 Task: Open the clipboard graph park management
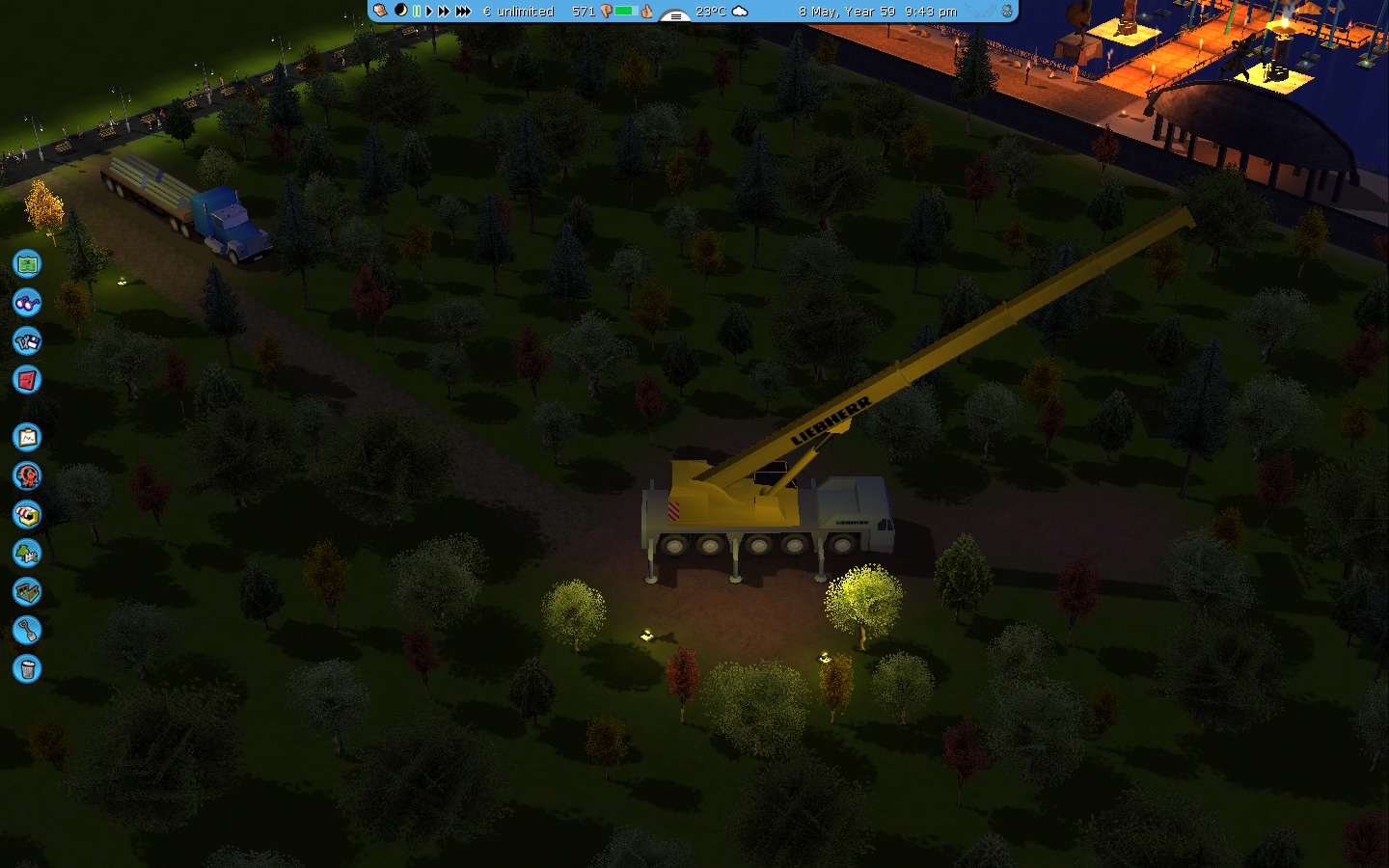[27, 438]
